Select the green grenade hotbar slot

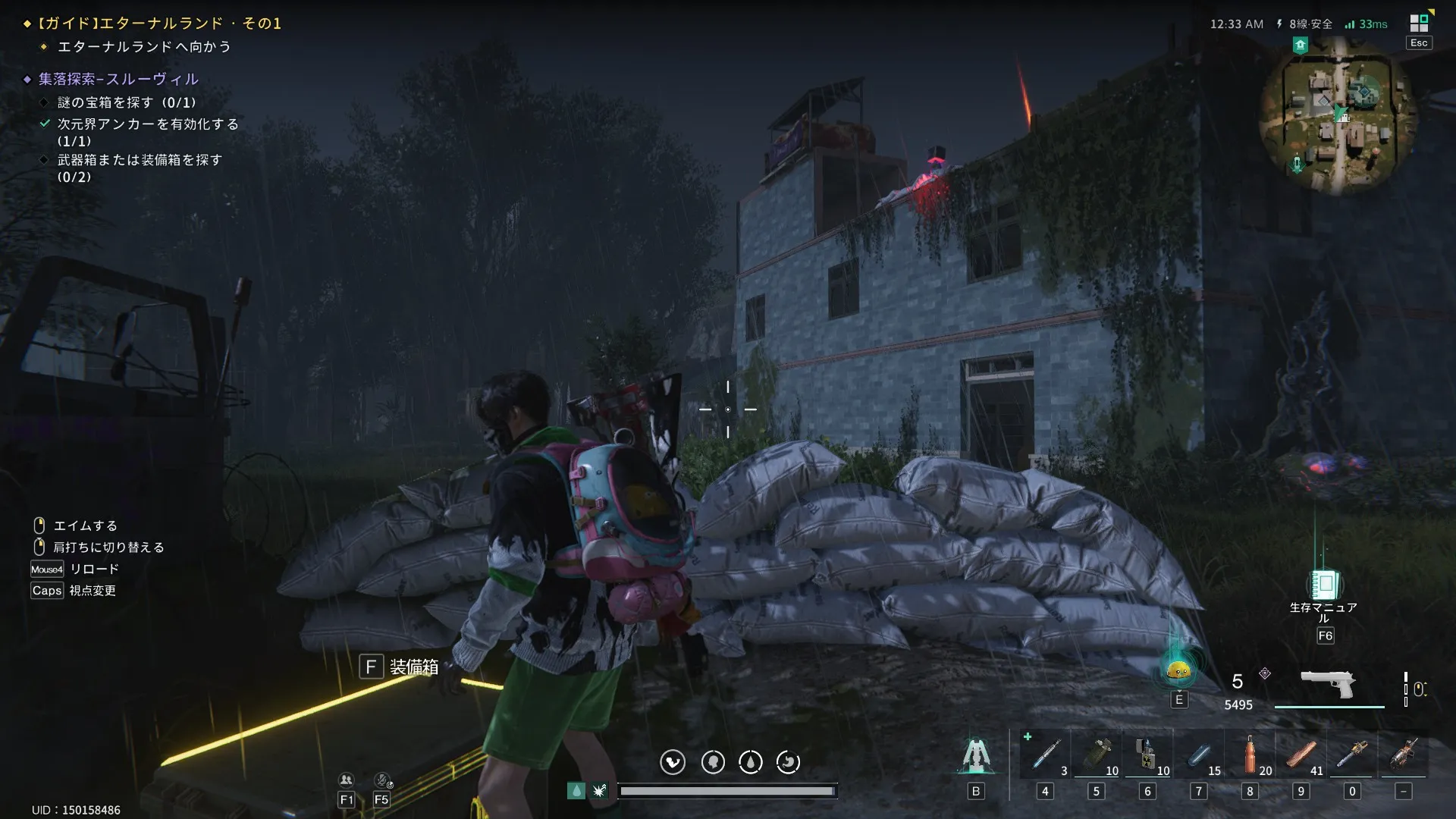pos(1097,755)
